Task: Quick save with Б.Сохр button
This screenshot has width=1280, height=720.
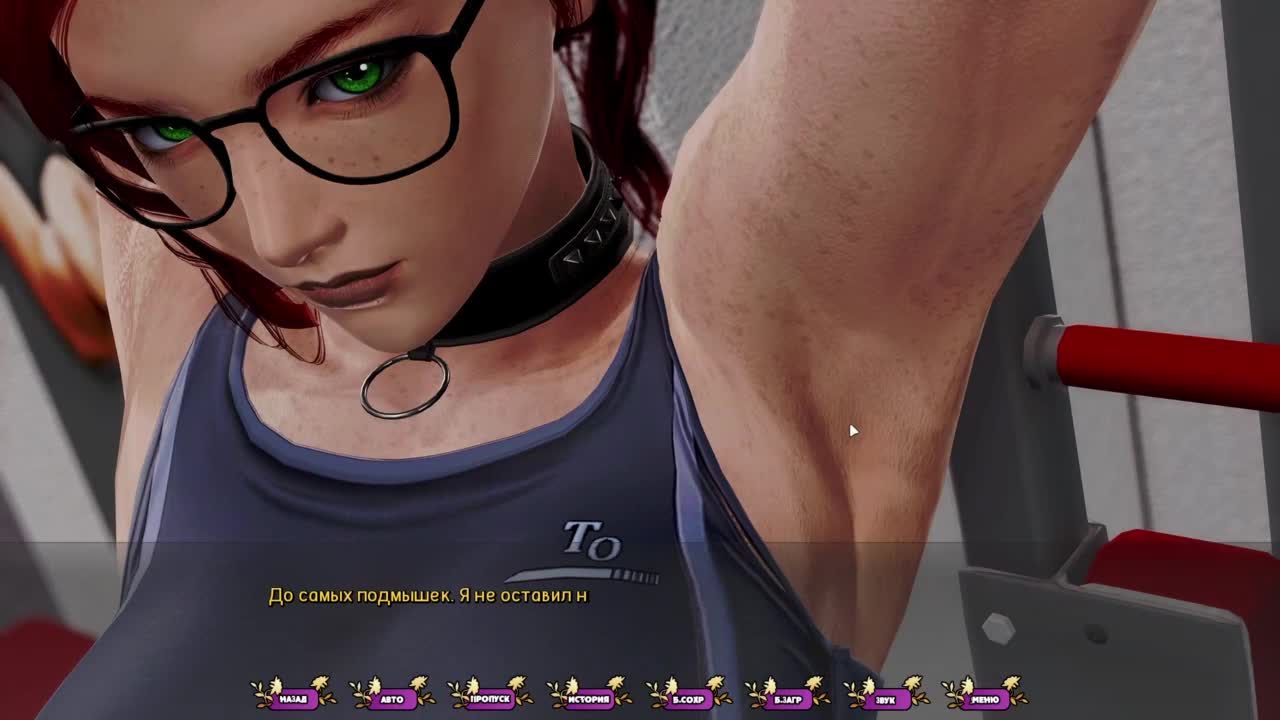Action: pos(688,698)
